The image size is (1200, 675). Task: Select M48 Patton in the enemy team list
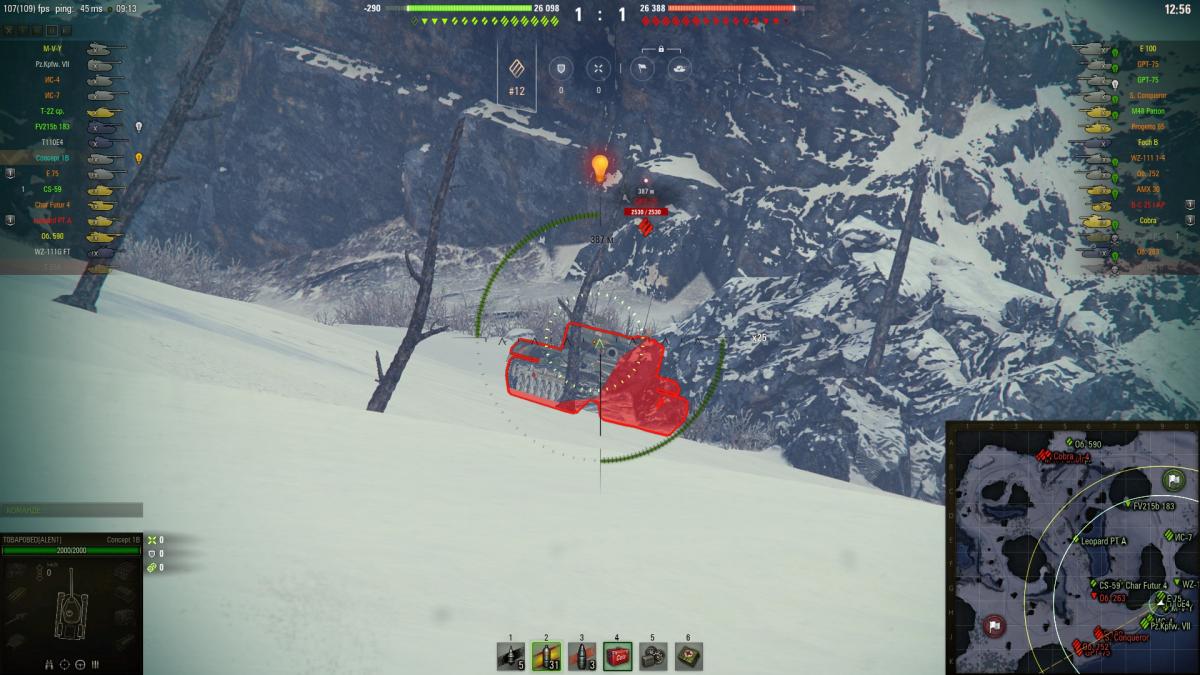click(x=1146, y=111)
